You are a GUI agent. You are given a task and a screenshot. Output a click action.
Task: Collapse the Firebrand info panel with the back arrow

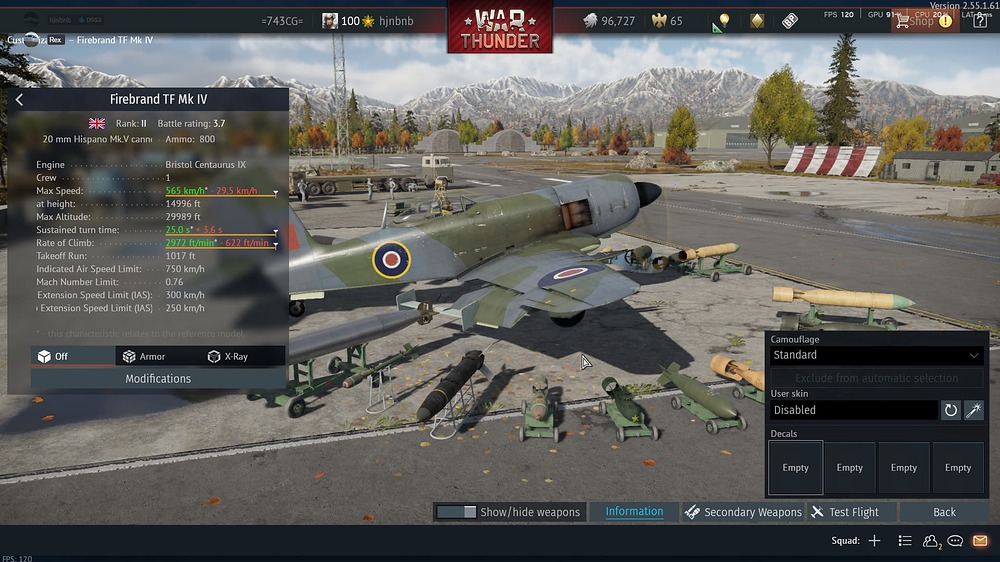click(19, 100)
